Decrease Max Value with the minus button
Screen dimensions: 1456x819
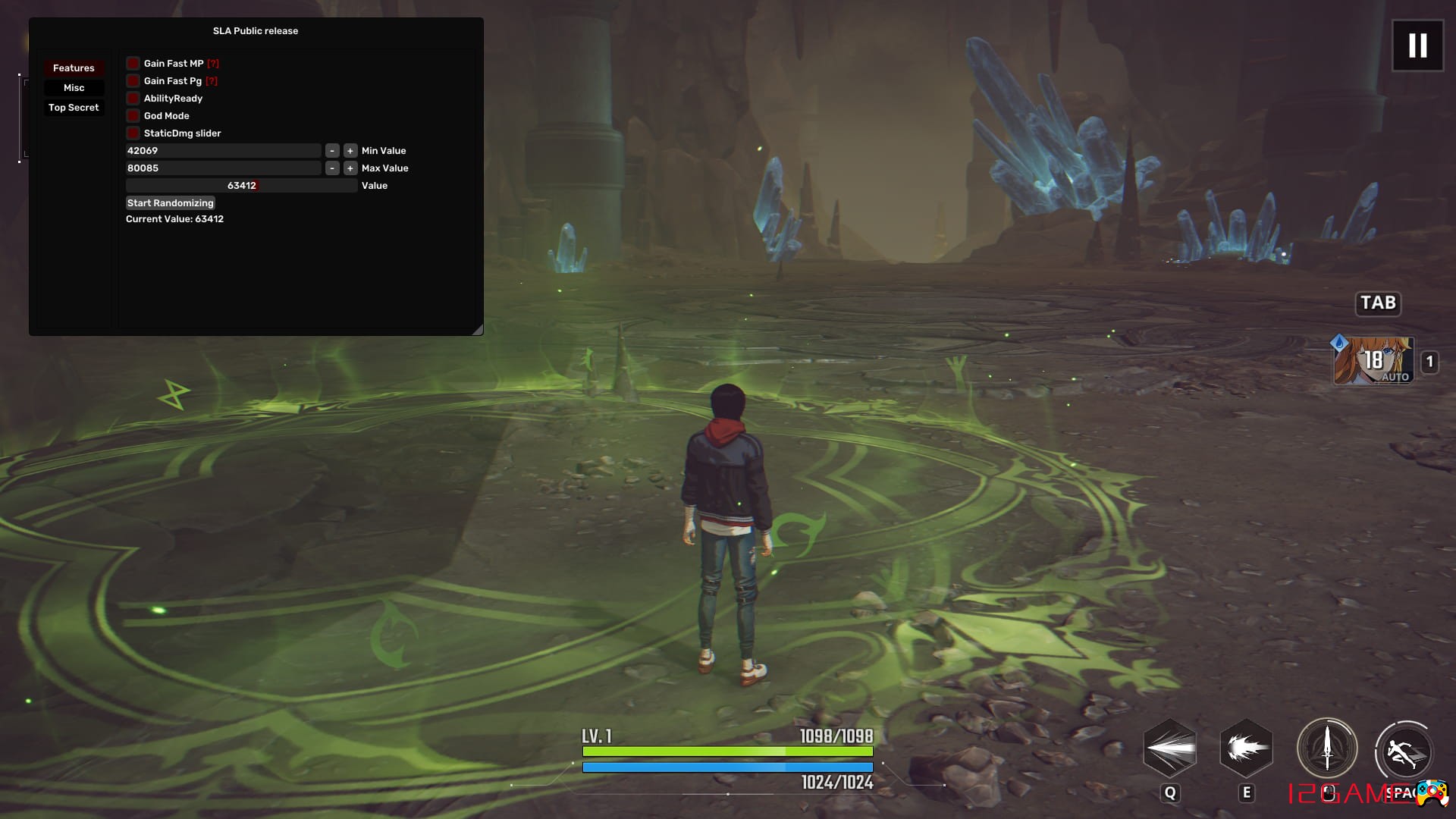coord(332,168)
